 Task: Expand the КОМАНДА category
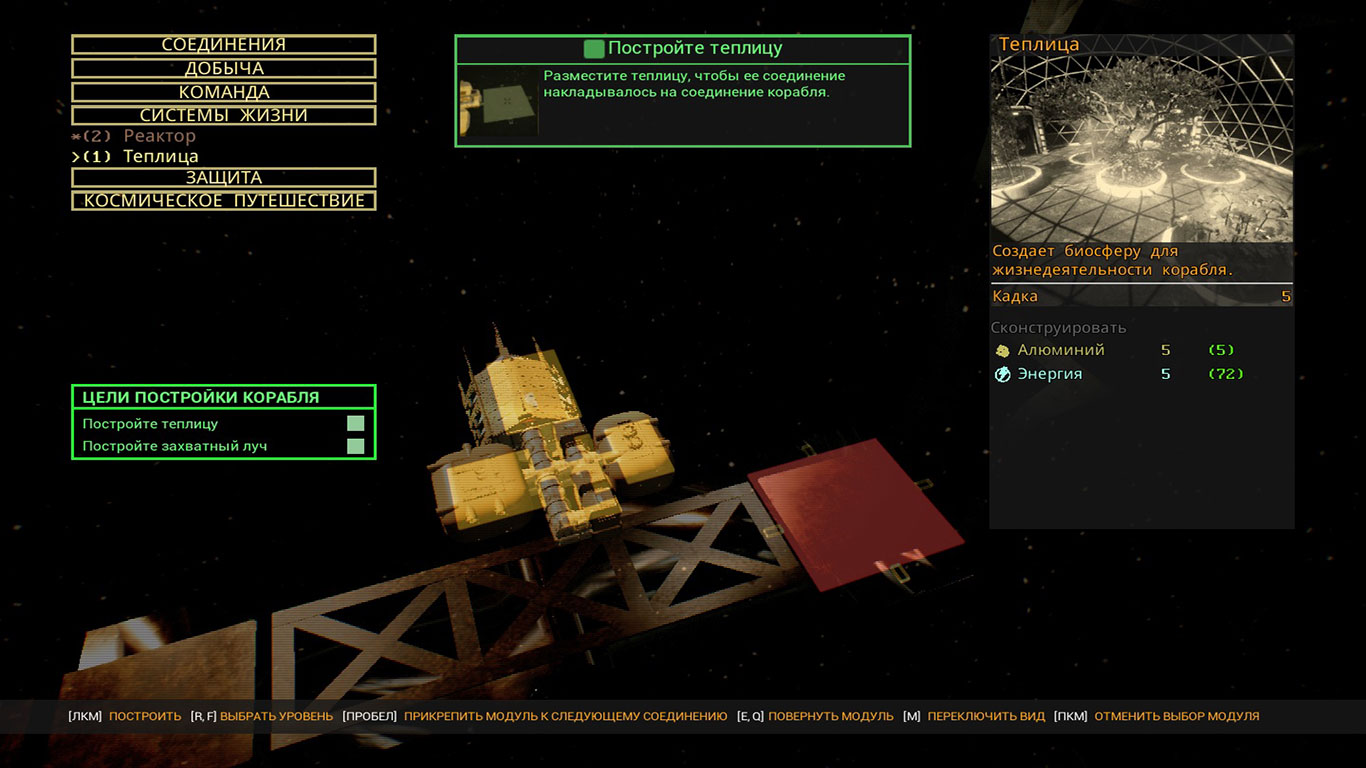(224, 92)
